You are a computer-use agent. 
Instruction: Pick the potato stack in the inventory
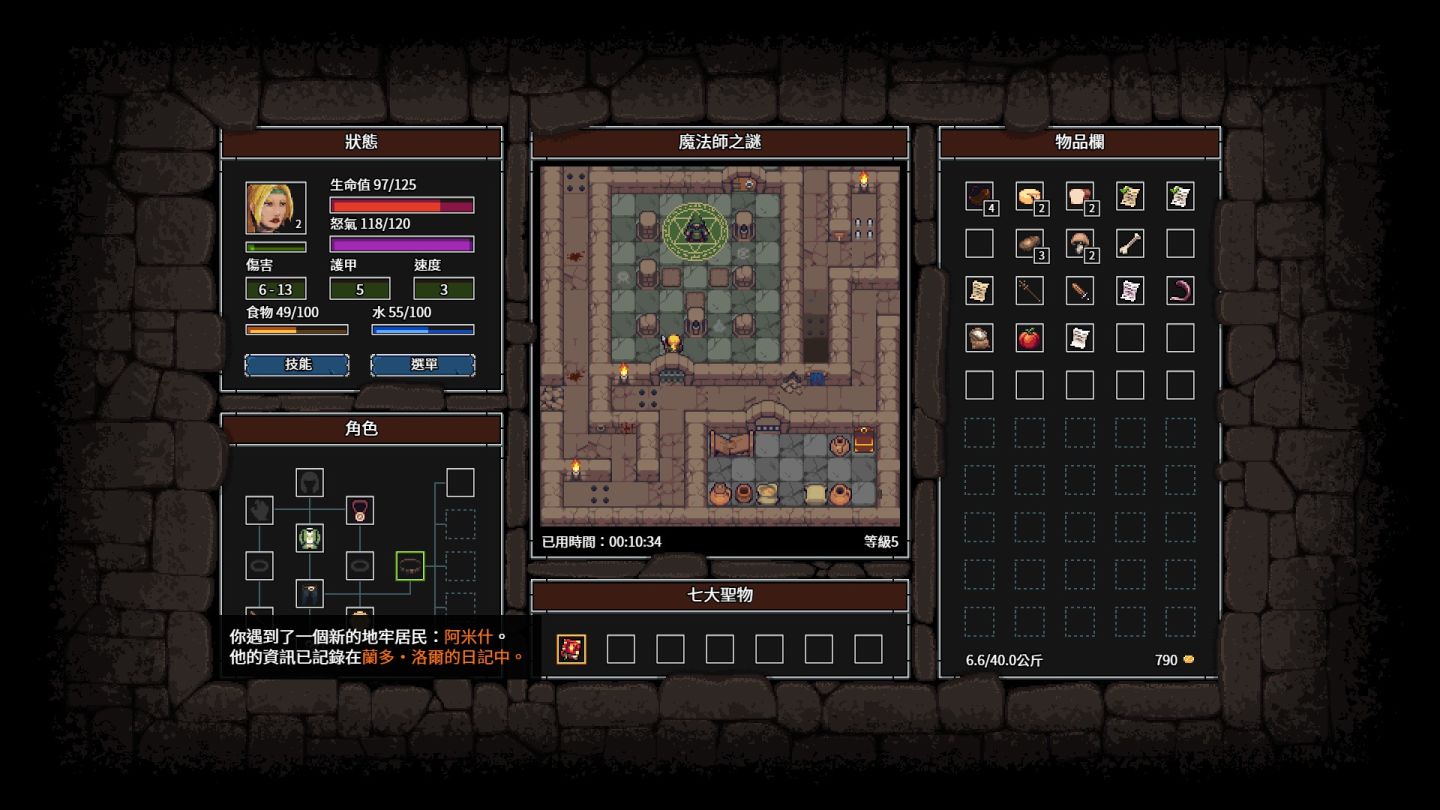point(1029,243)
